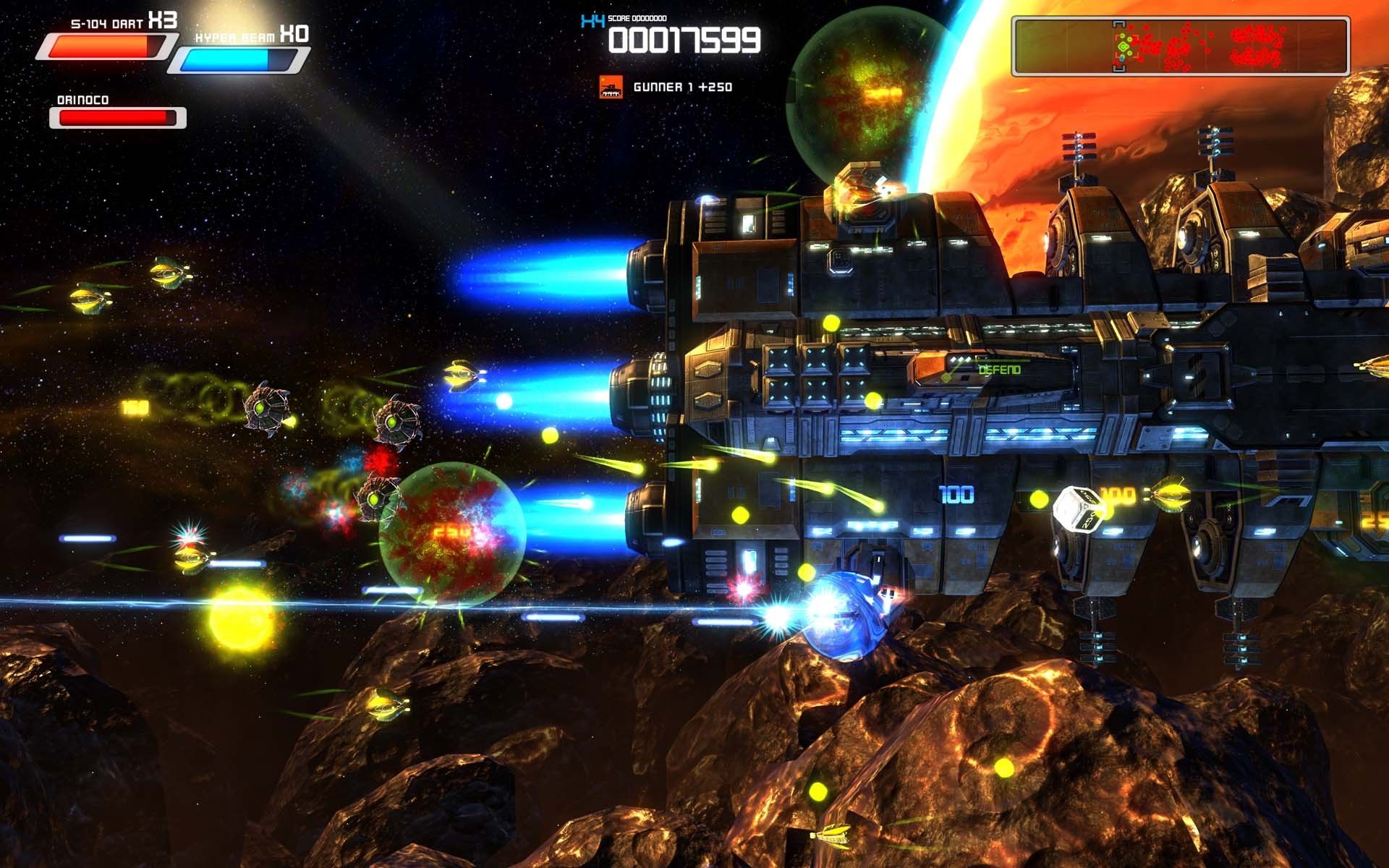Click the radar minimap strip
The height and width of the screenshot is (868, 1389).
tap(1180, 47)
